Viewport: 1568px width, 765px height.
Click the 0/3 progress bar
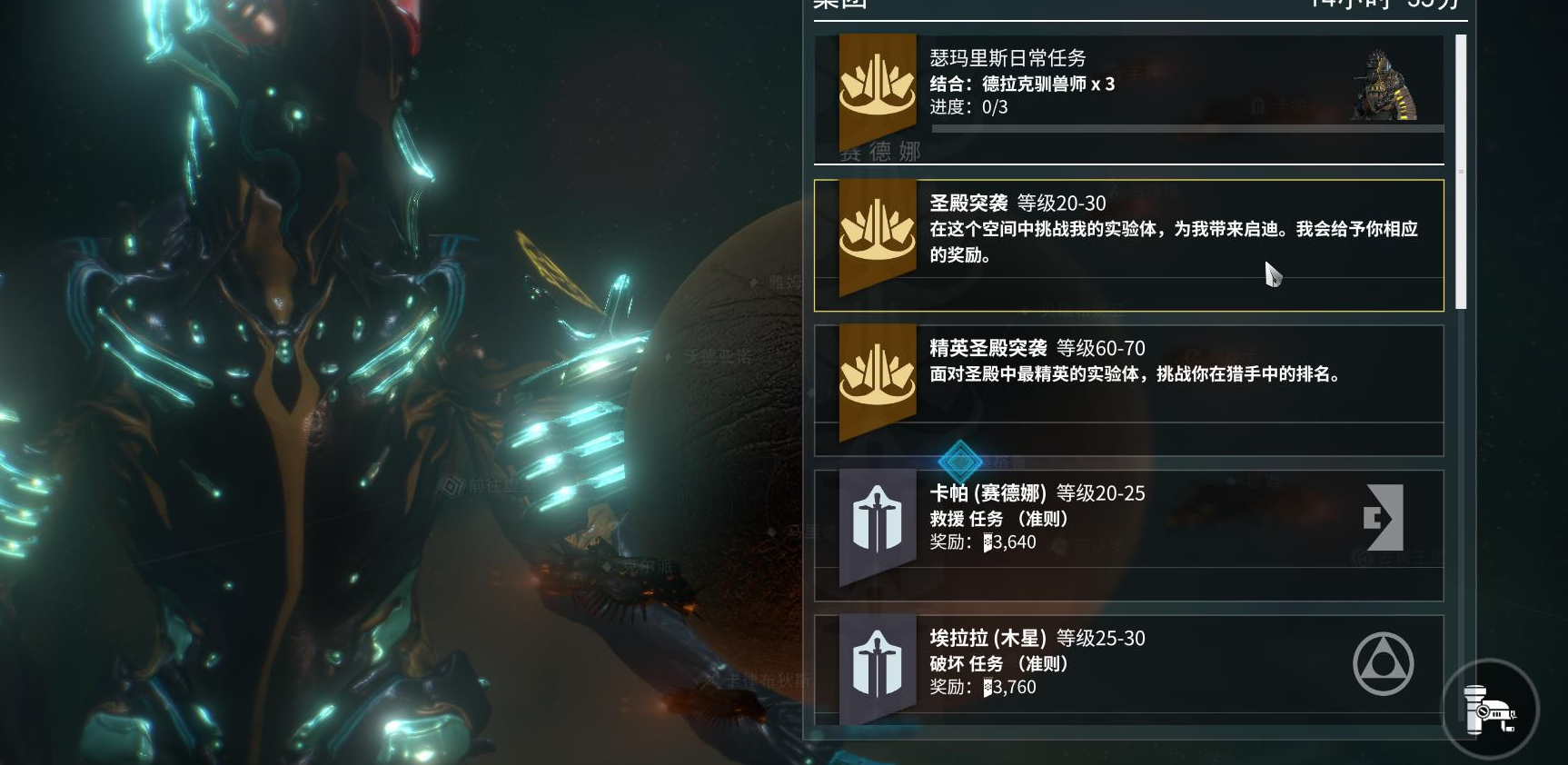[x=1181, y=128]
